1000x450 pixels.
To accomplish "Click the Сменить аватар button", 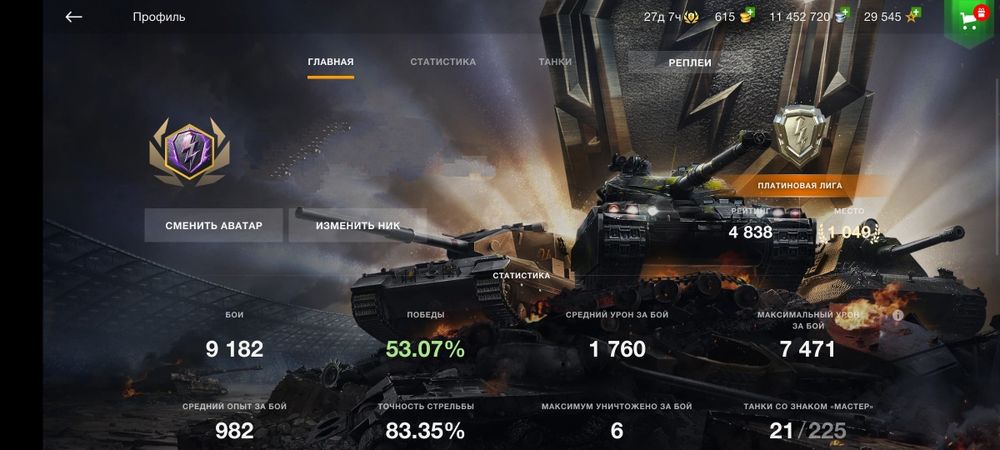I will (214, 226).
